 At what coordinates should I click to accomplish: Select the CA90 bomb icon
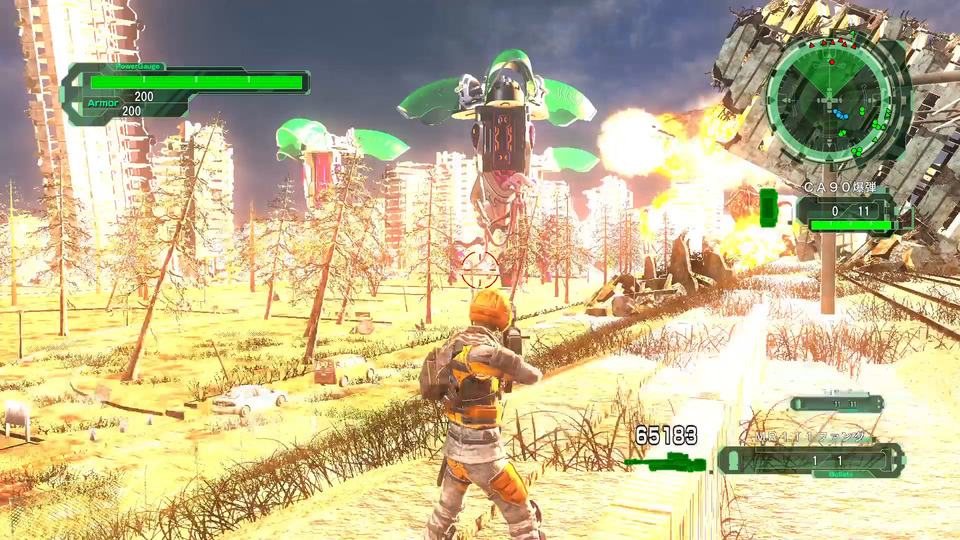[770, 208]
